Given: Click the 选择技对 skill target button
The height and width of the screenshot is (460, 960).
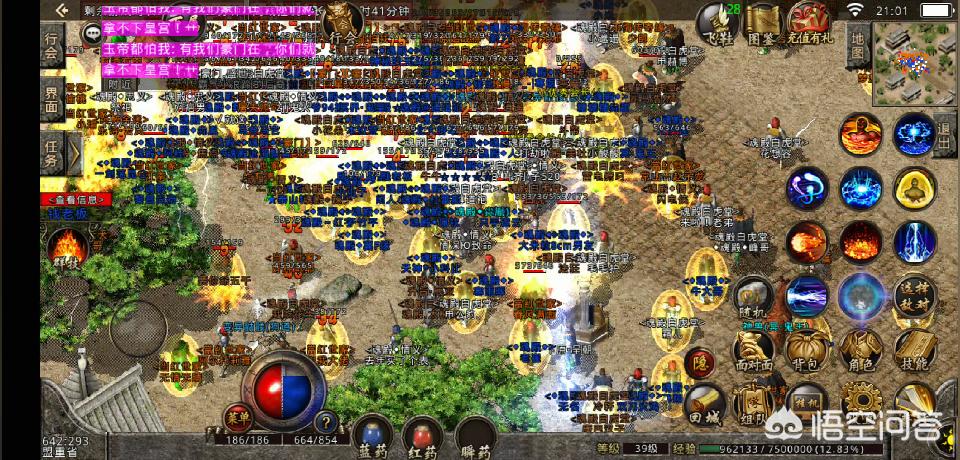Looking at the screenshot, I should (x=914, y=297).
